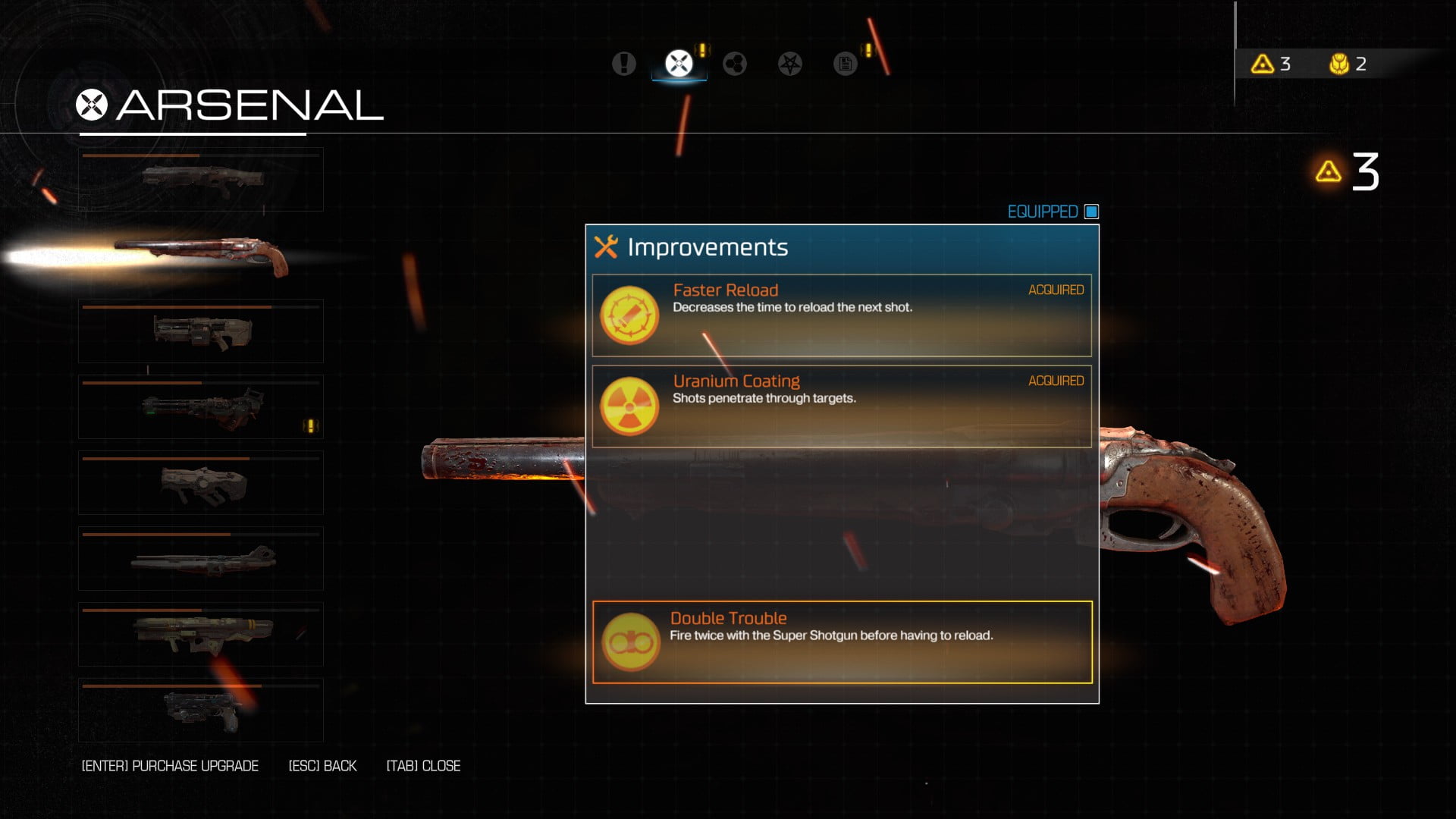Select the Faster Reload improvement row
This screenshot has height=819, width=1456.
[x=842, y=315]
